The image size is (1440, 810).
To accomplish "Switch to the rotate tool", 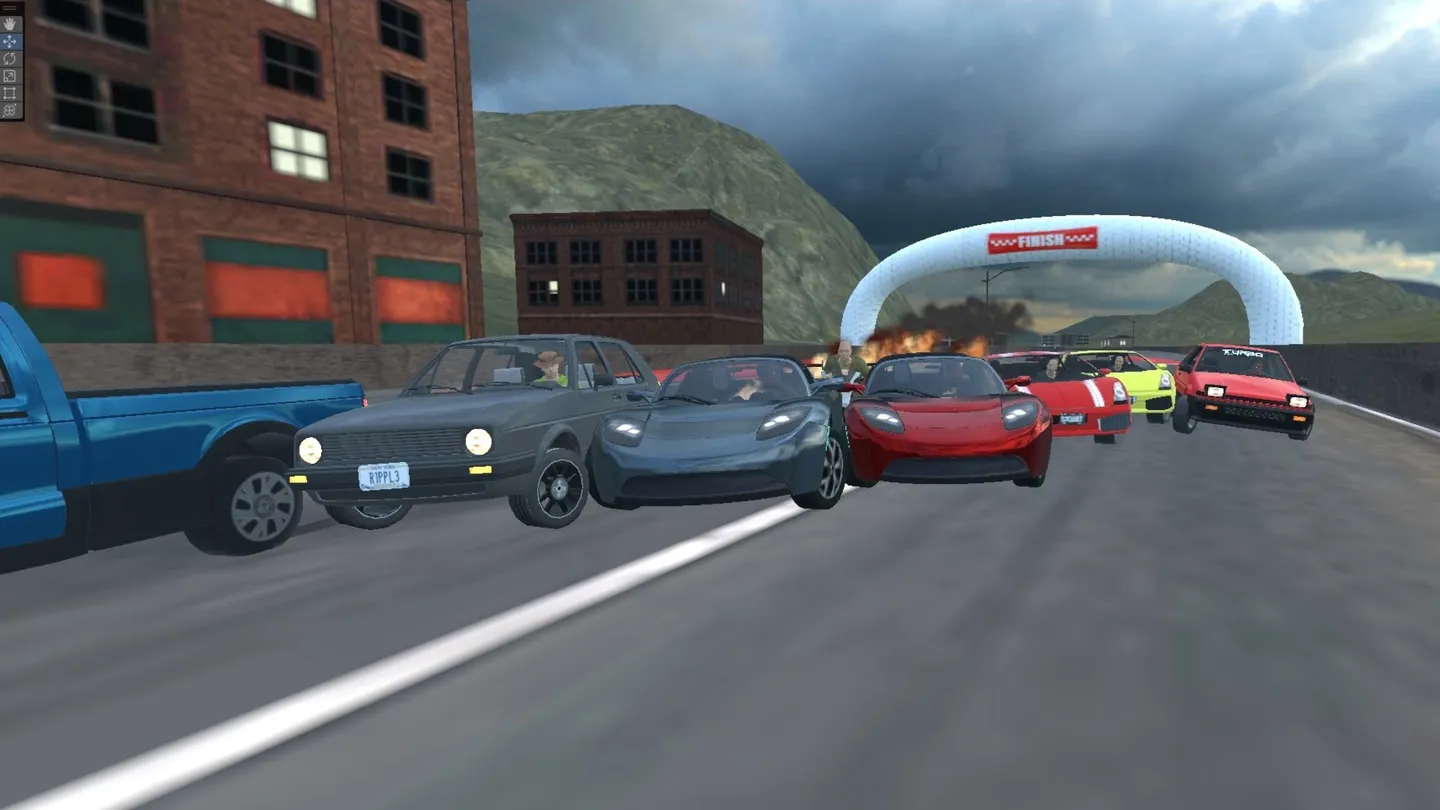I will [x=10, y=58].
